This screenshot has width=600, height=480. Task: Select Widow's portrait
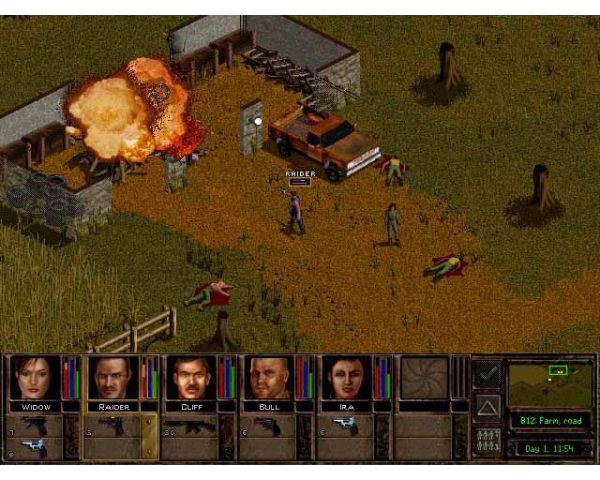[x=34, y=377]
